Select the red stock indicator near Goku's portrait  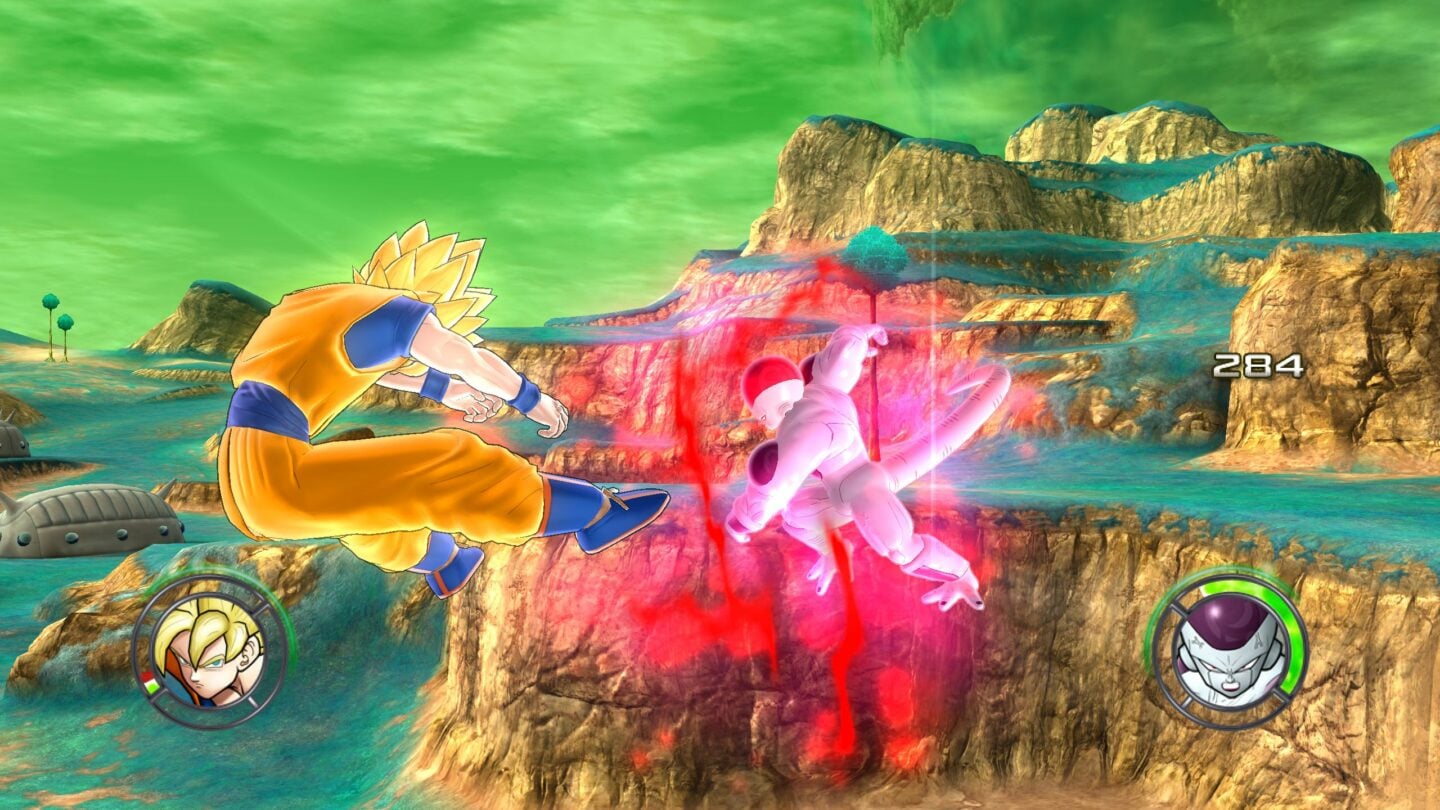pos(147,677)
